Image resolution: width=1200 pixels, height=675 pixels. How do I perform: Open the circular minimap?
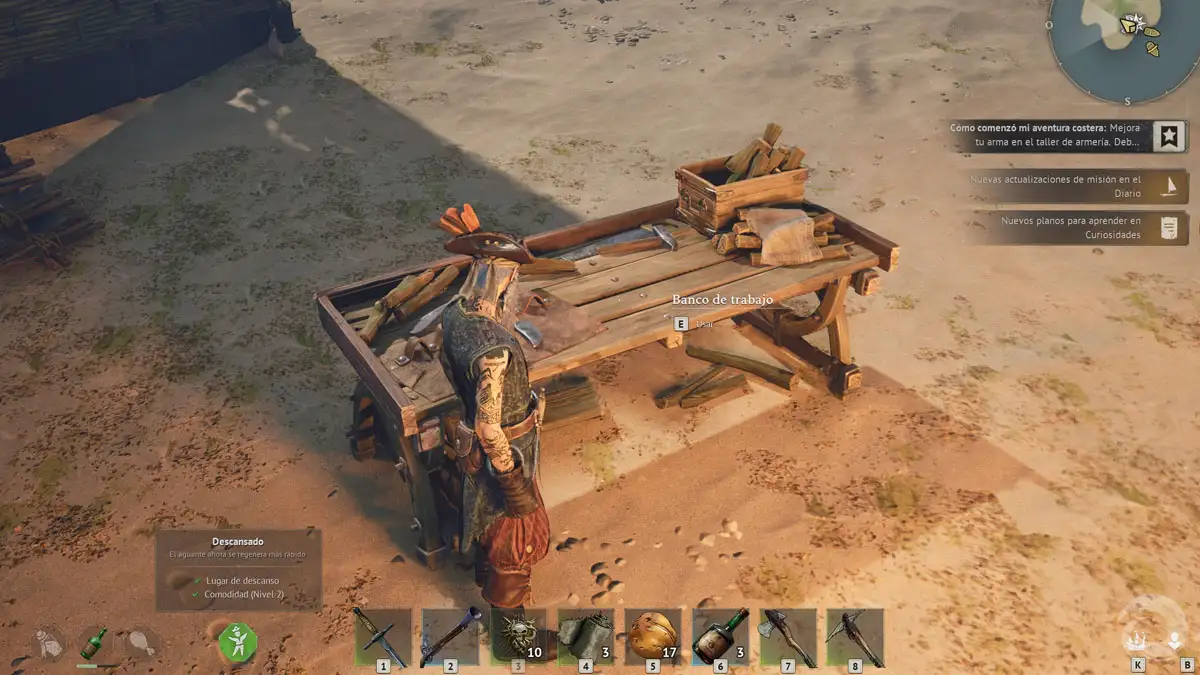tap(1124, 45)
